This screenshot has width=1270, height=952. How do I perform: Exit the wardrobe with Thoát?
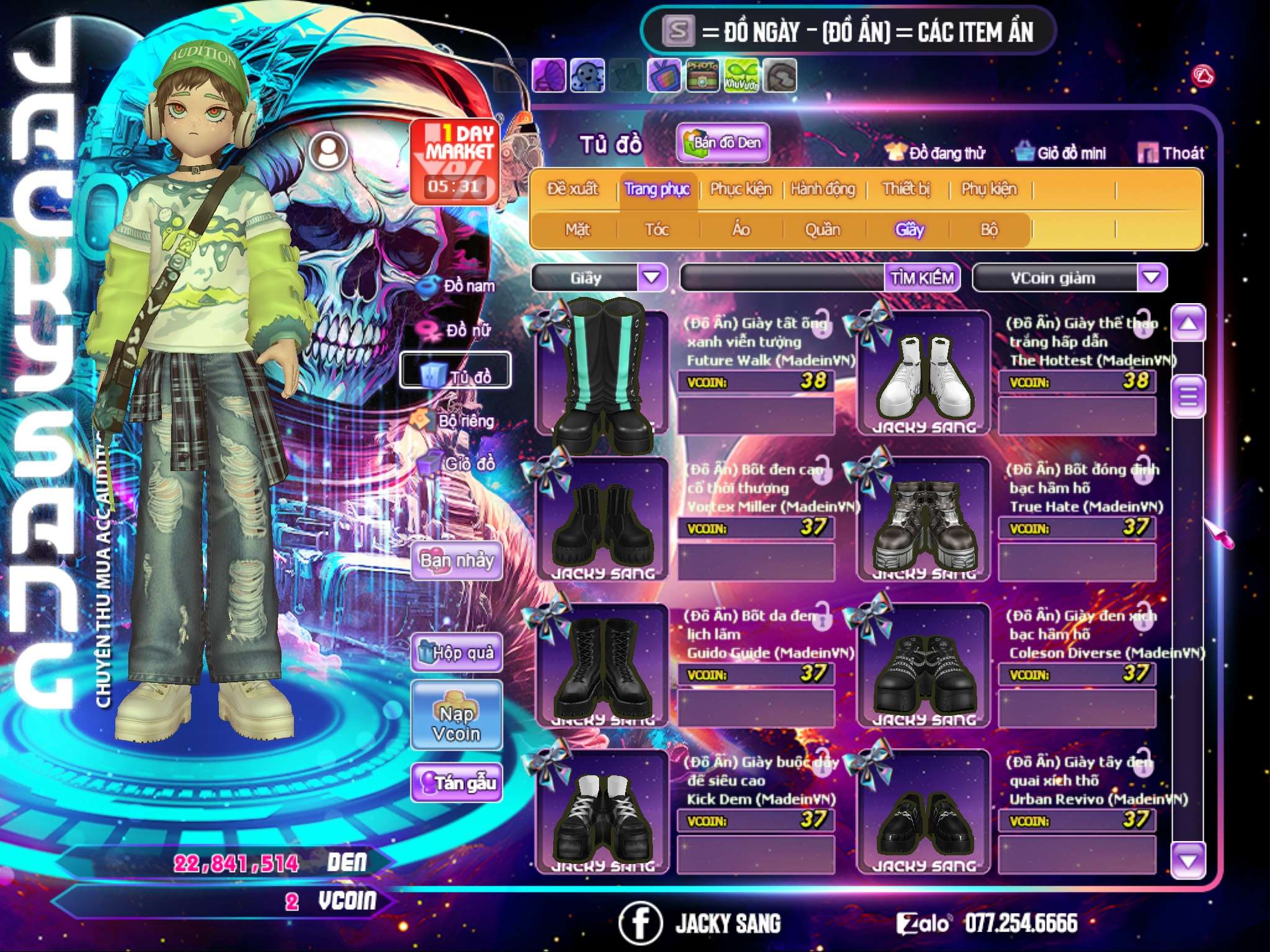[1172, 153]
